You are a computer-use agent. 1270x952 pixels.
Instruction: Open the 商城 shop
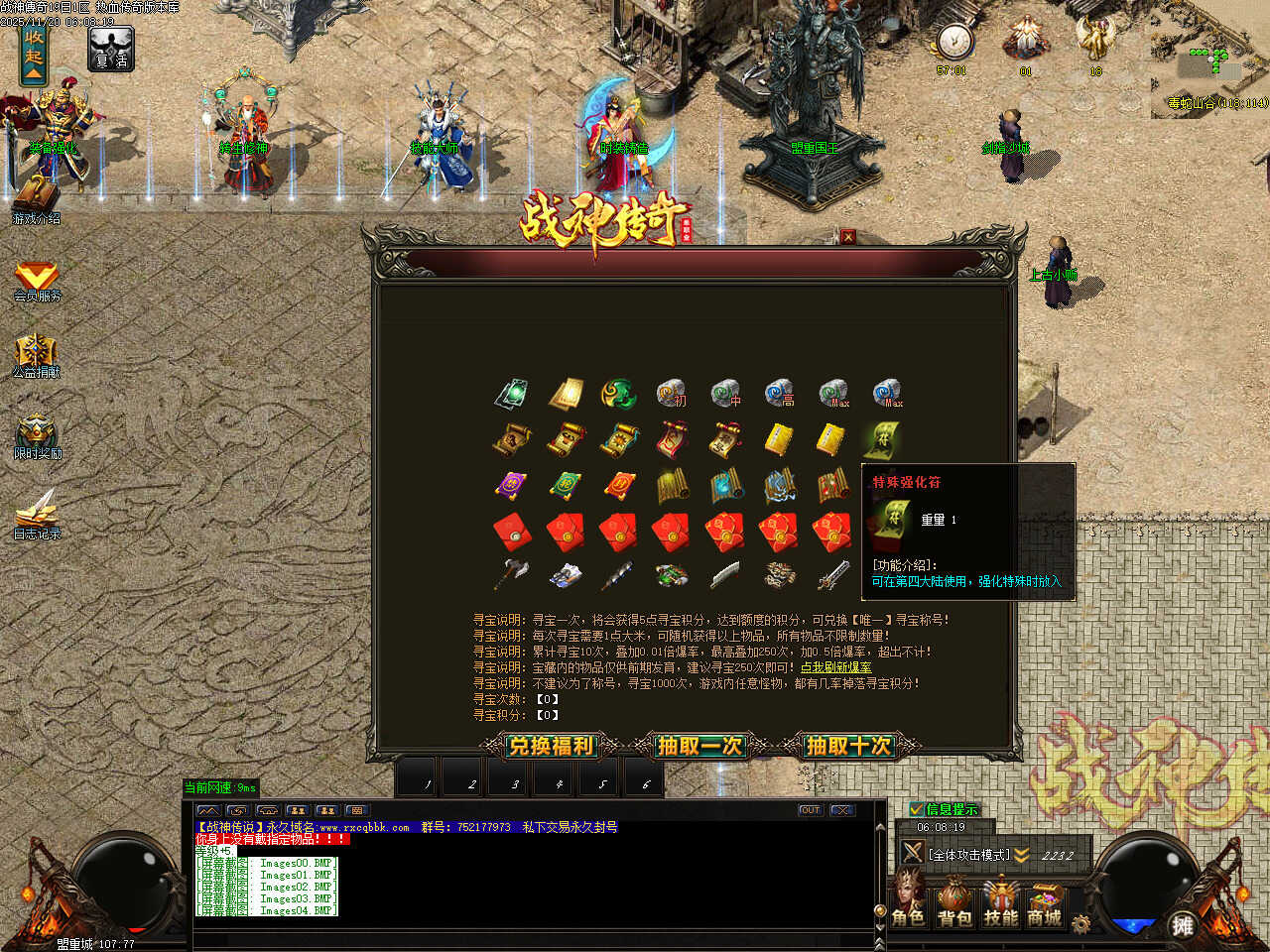1045,902
